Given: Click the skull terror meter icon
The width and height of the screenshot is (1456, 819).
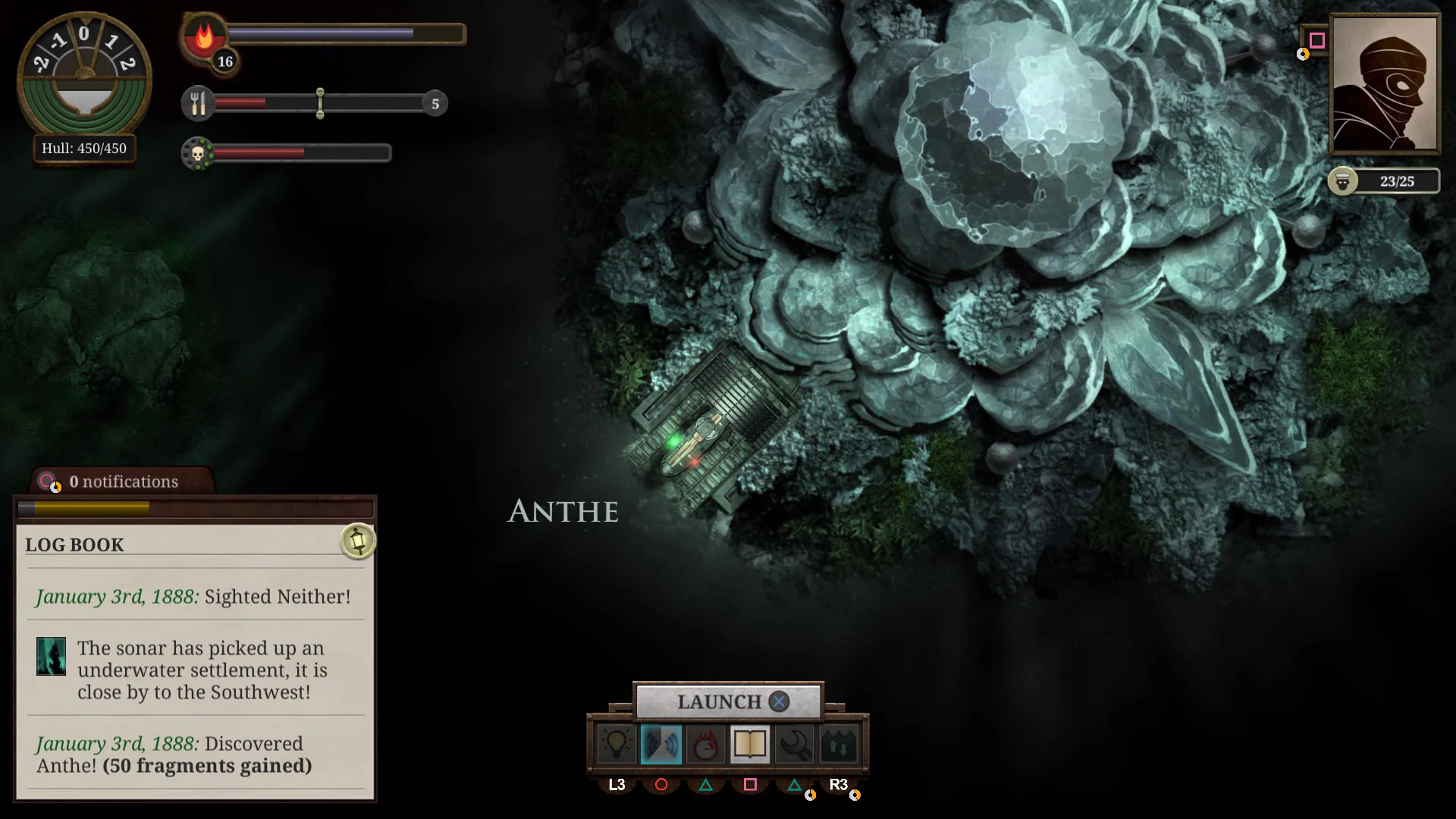Looking at the screenshot, I should coord(199,152).
